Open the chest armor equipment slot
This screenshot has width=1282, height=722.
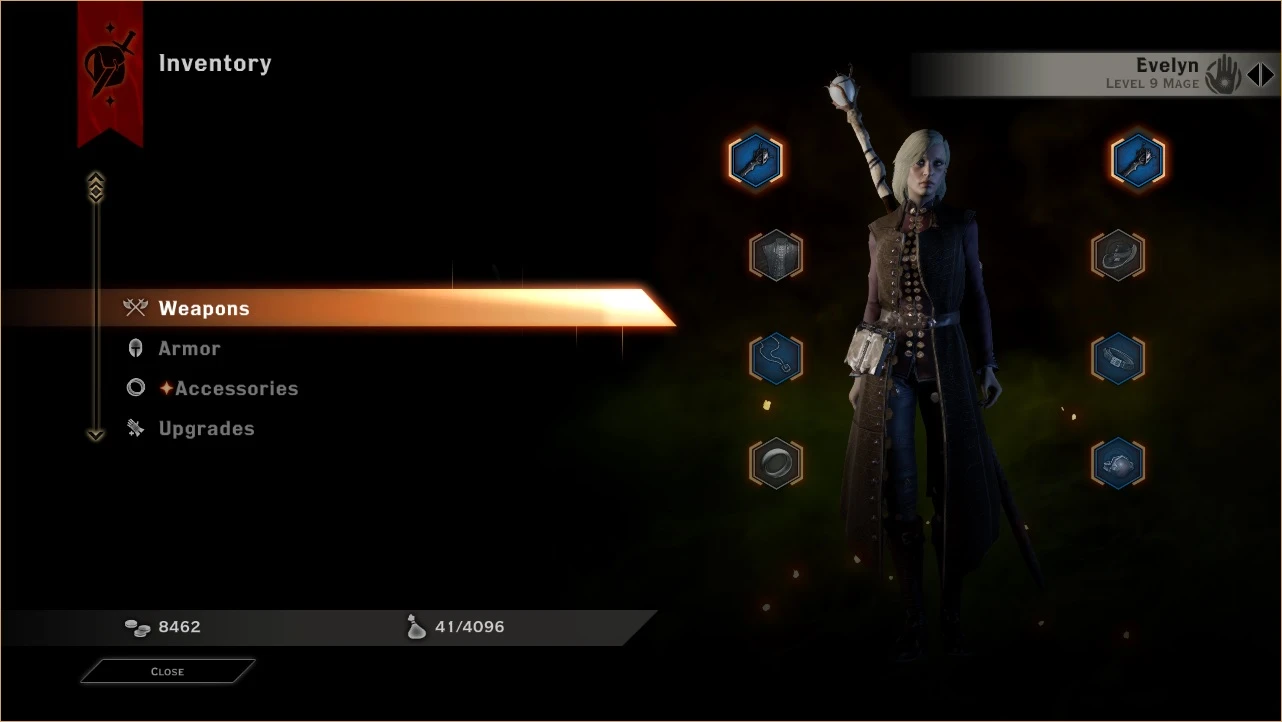tap(776, 255)
